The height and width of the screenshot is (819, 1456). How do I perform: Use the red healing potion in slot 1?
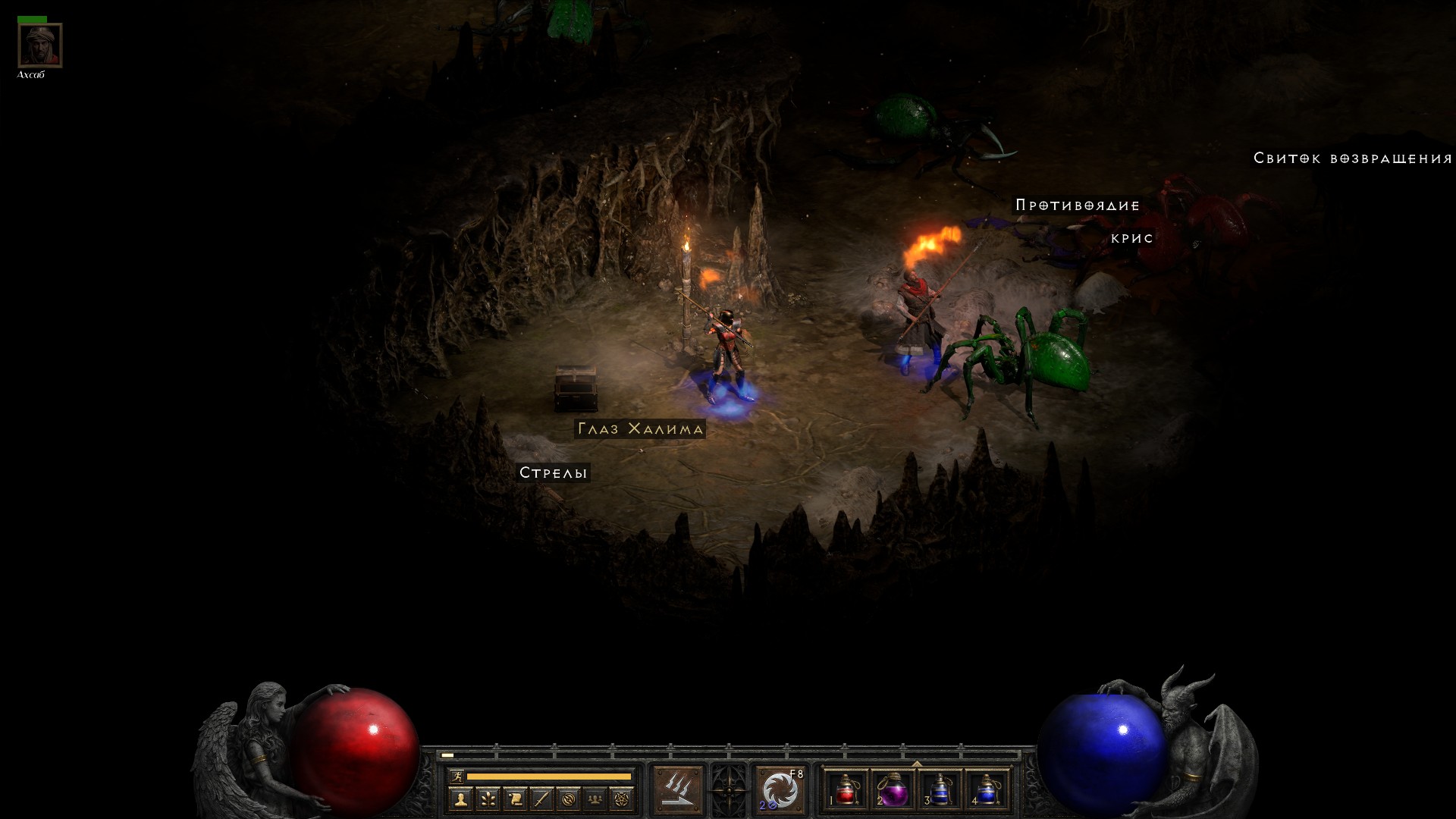pos(846,789)
